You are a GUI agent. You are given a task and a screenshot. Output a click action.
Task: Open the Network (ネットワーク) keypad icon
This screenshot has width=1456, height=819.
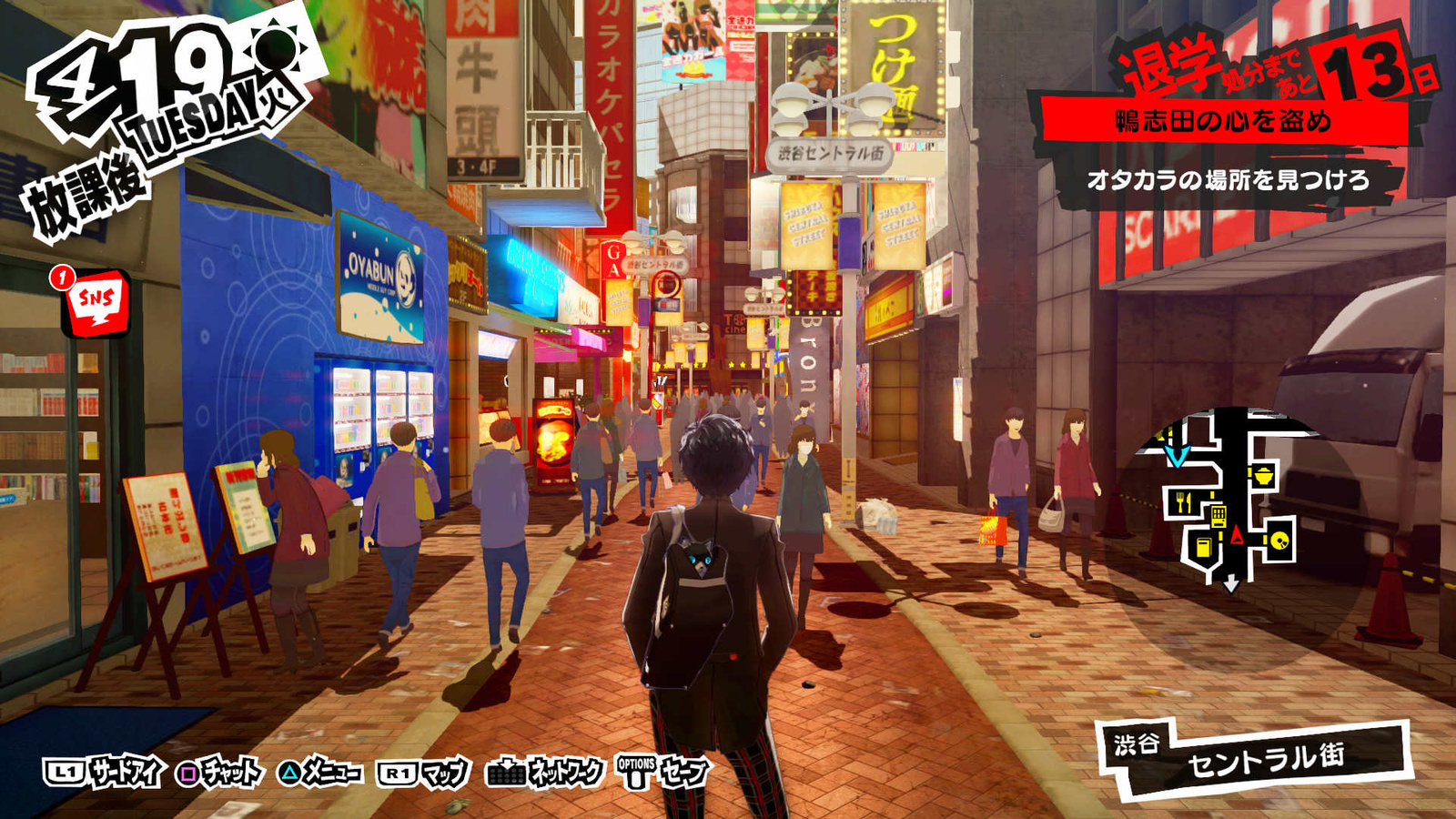pos(505,773)
